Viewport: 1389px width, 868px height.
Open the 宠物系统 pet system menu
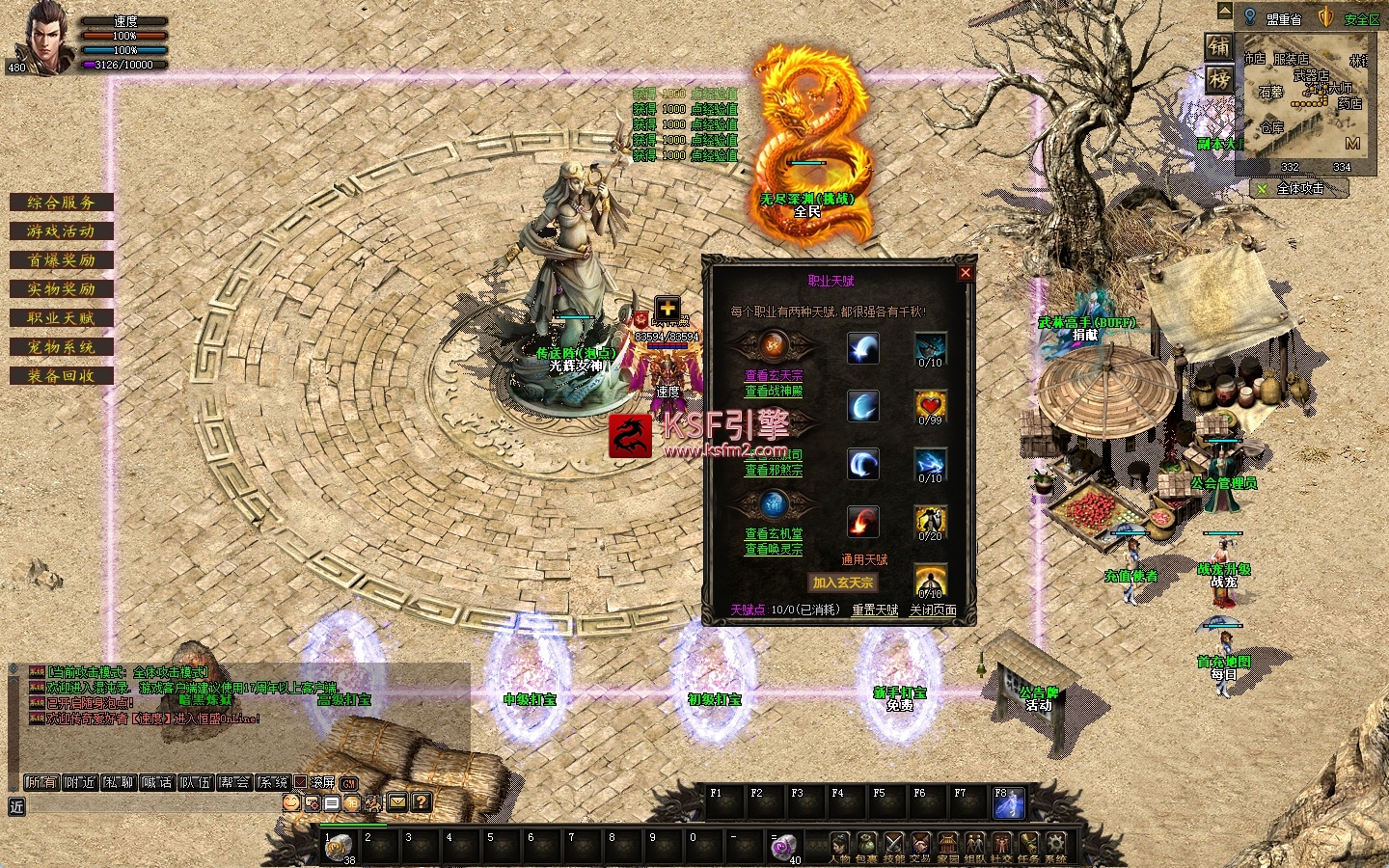(x=61, y=347)
